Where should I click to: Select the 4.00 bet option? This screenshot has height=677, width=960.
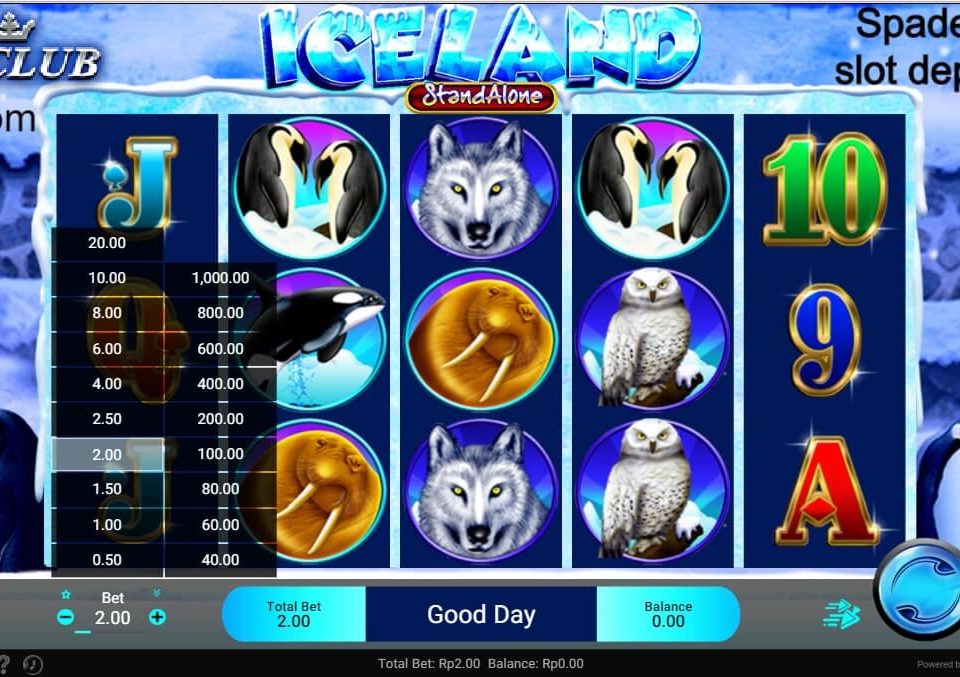coord(107,384)
